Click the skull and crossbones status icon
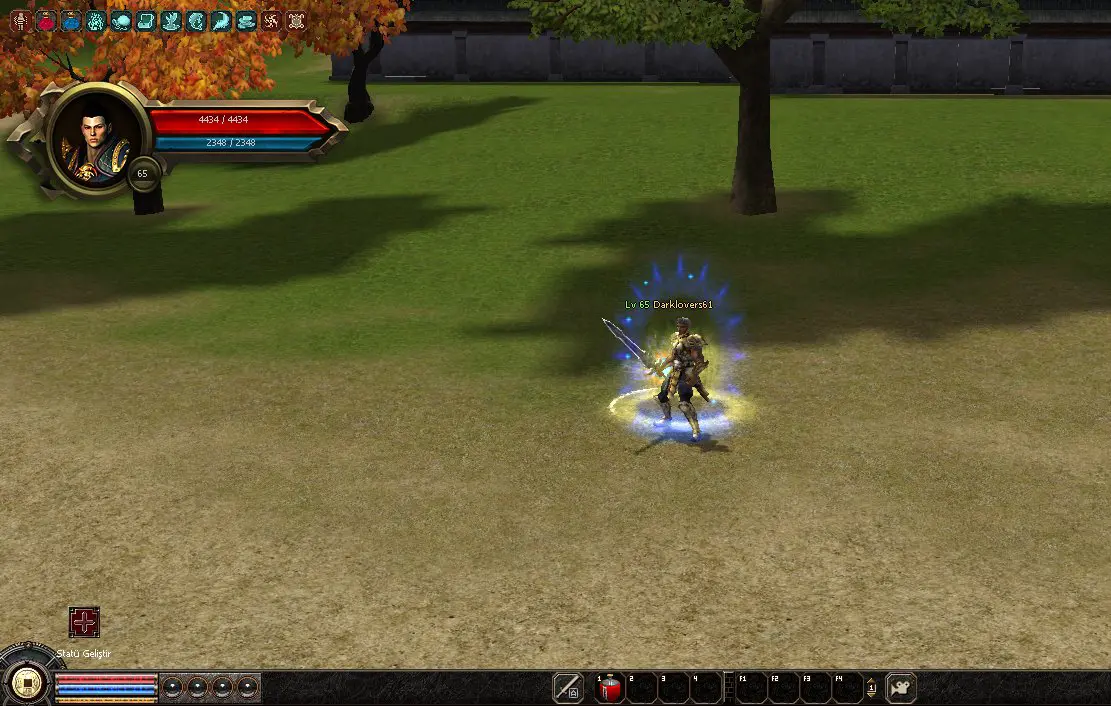Image resolution: width=1111 pixels, height=706 pixels. click(x=296, y=20)
